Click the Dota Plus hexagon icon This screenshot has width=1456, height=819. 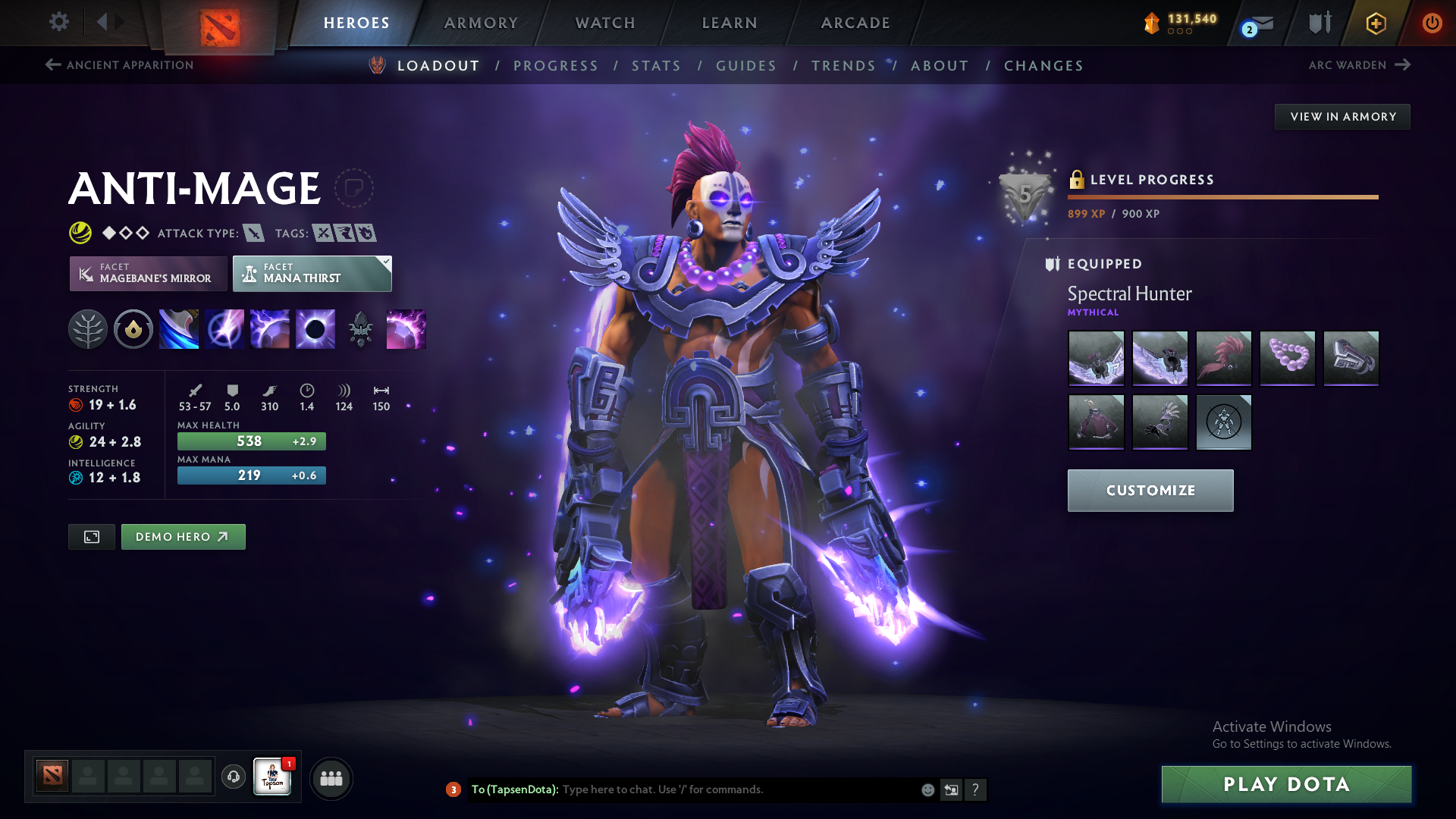(1375, 23)
